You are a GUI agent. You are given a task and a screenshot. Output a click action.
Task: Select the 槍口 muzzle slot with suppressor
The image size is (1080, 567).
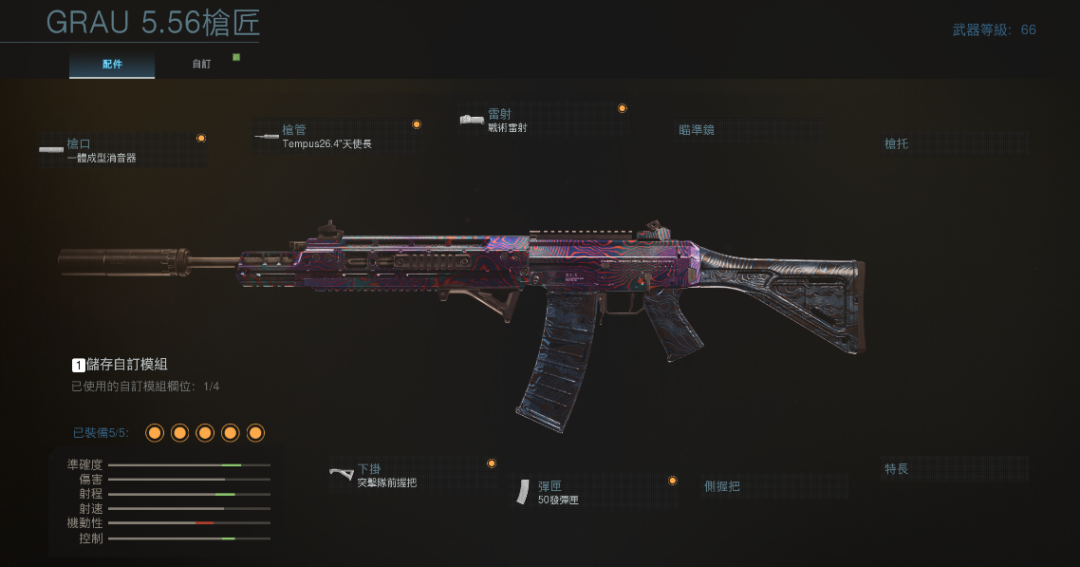point(122,150)
